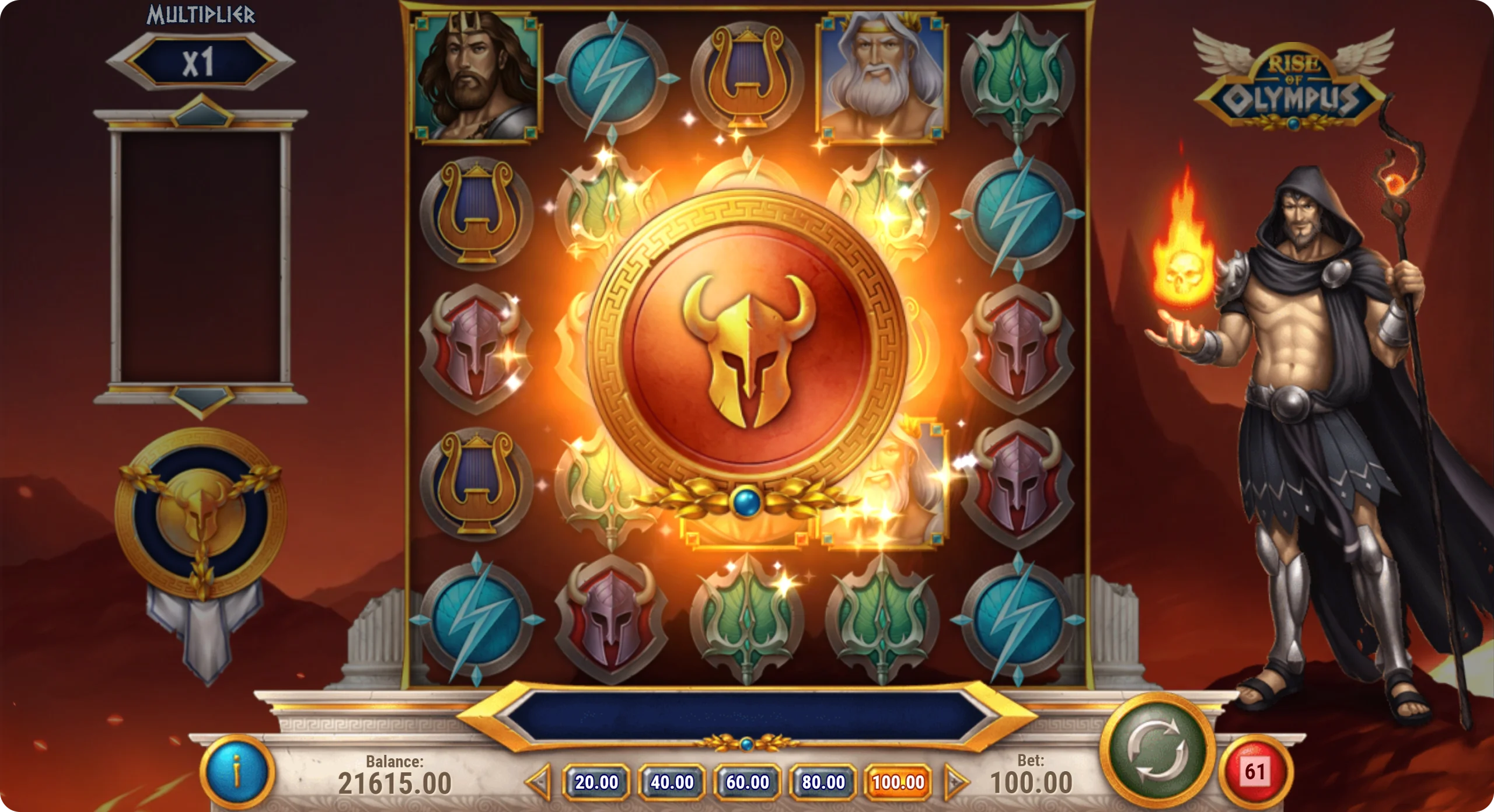
Task: Set the bet to 60.00
Action: (x=748, y=782)
